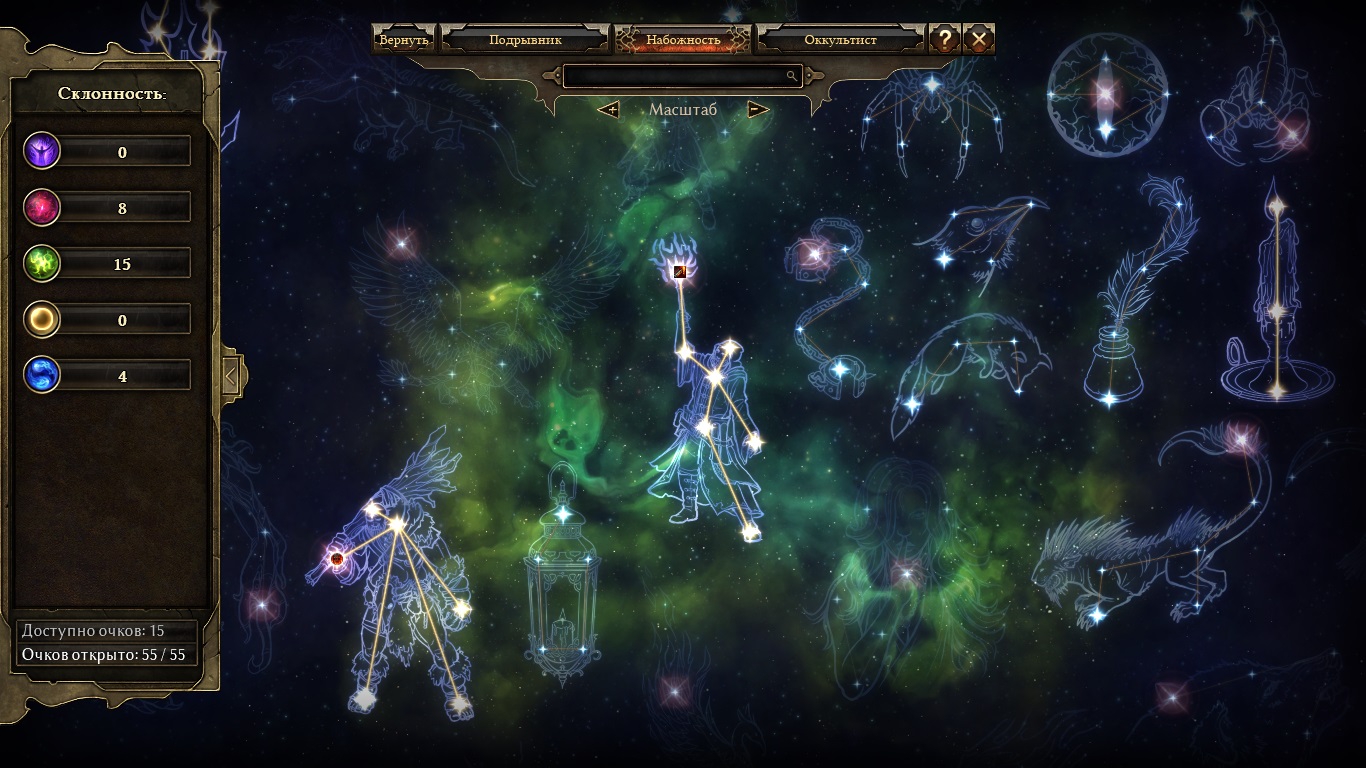The width and height of the screenshot is (1366, 768).
Task: Increase Масштаб with the right arrow
Action: coord(758,109)
